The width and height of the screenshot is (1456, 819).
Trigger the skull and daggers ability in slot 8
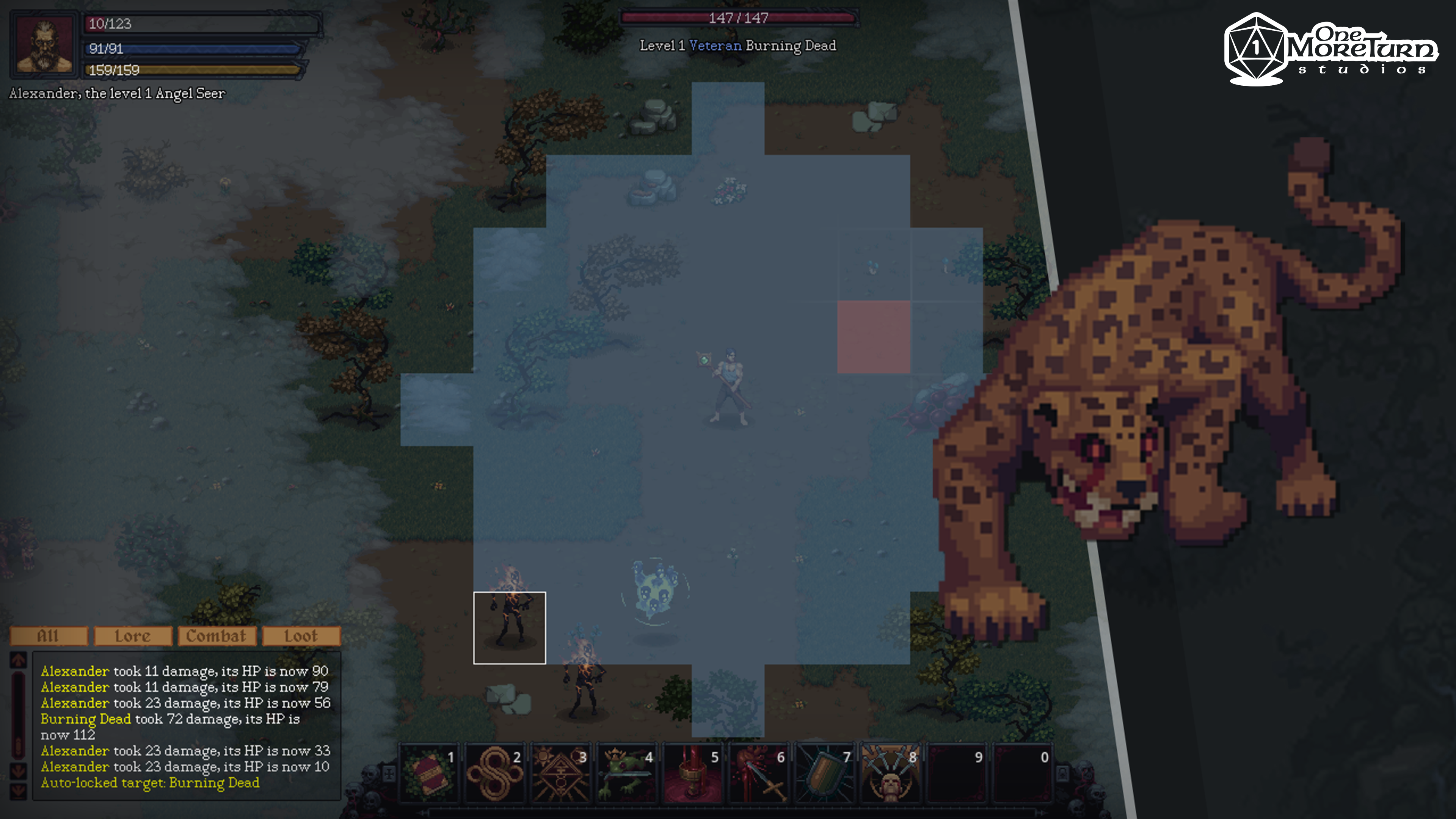[891, 773]
